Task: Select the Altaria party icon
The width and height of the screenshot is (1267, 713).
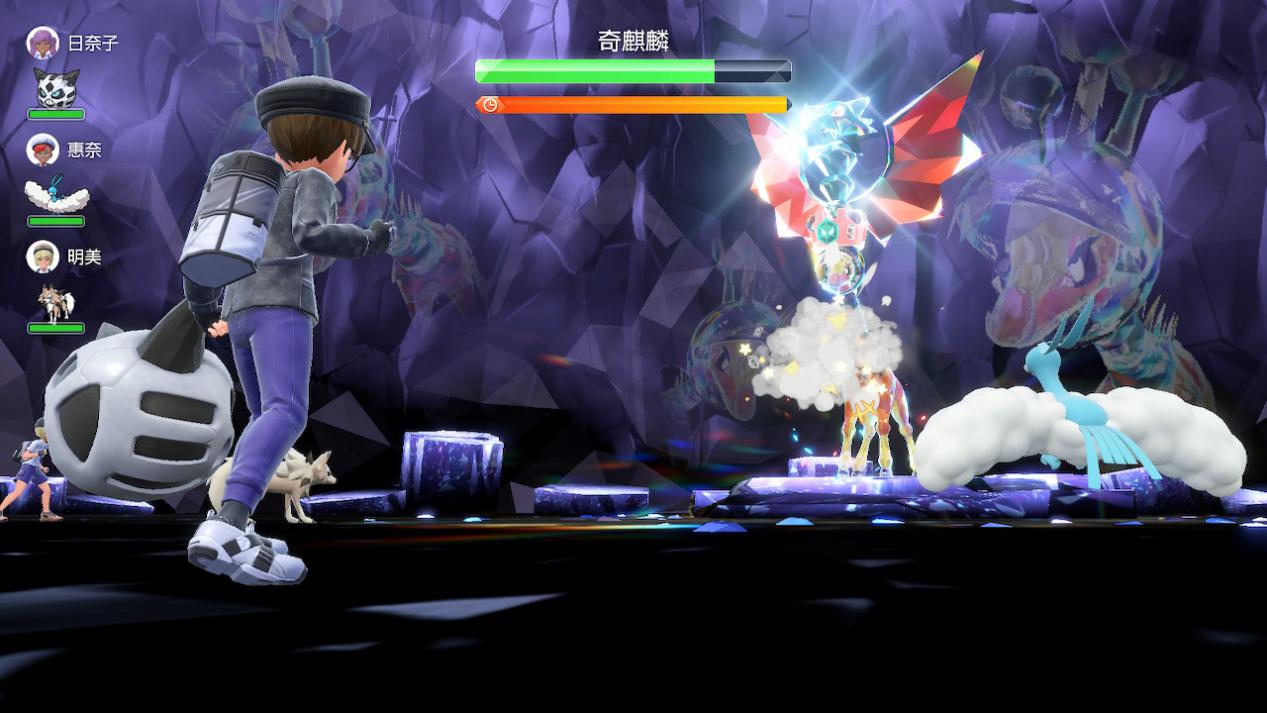Action: coord(56,195)
